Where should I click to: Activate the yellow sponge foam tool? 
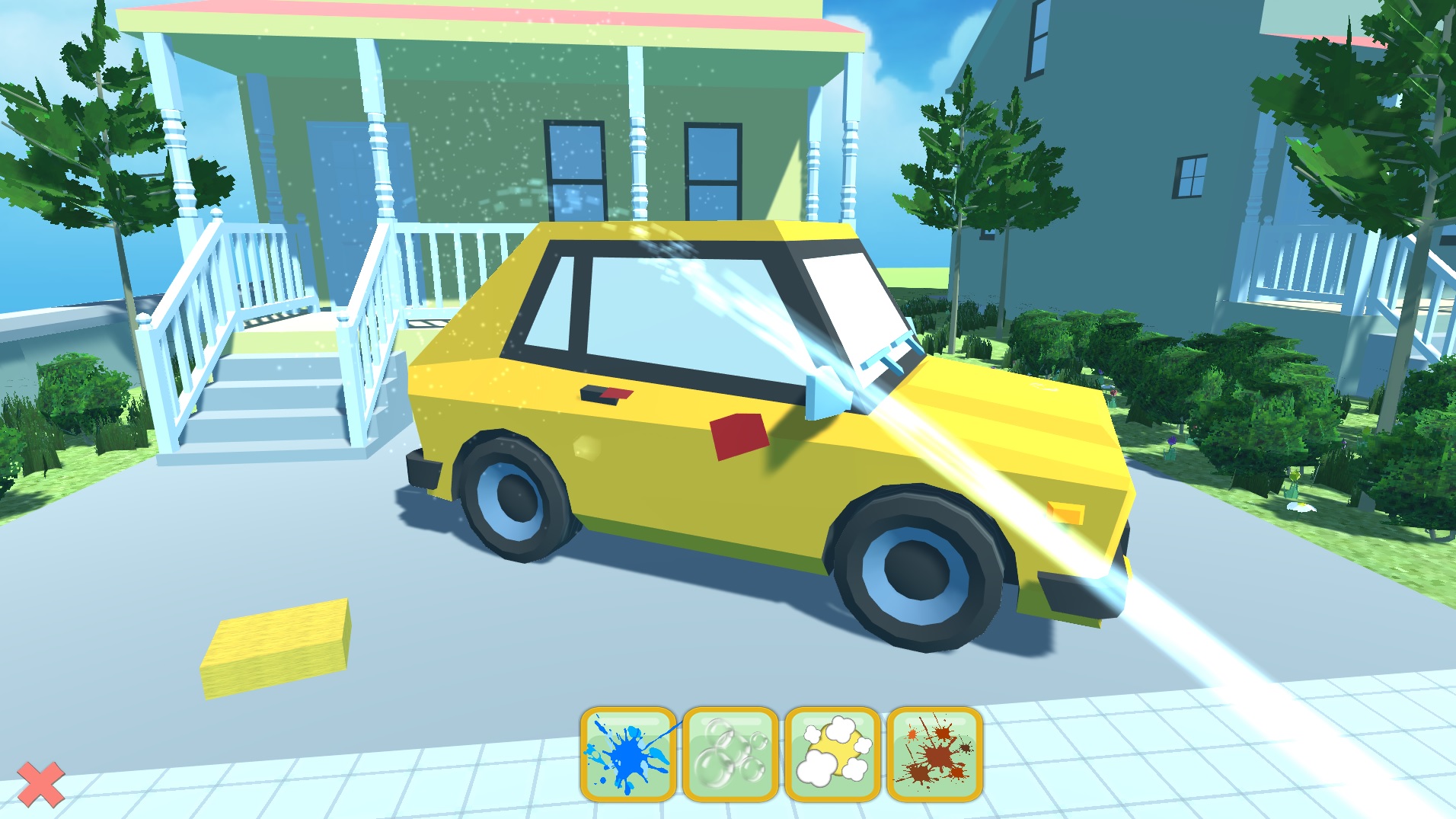(x=832, y=754)
